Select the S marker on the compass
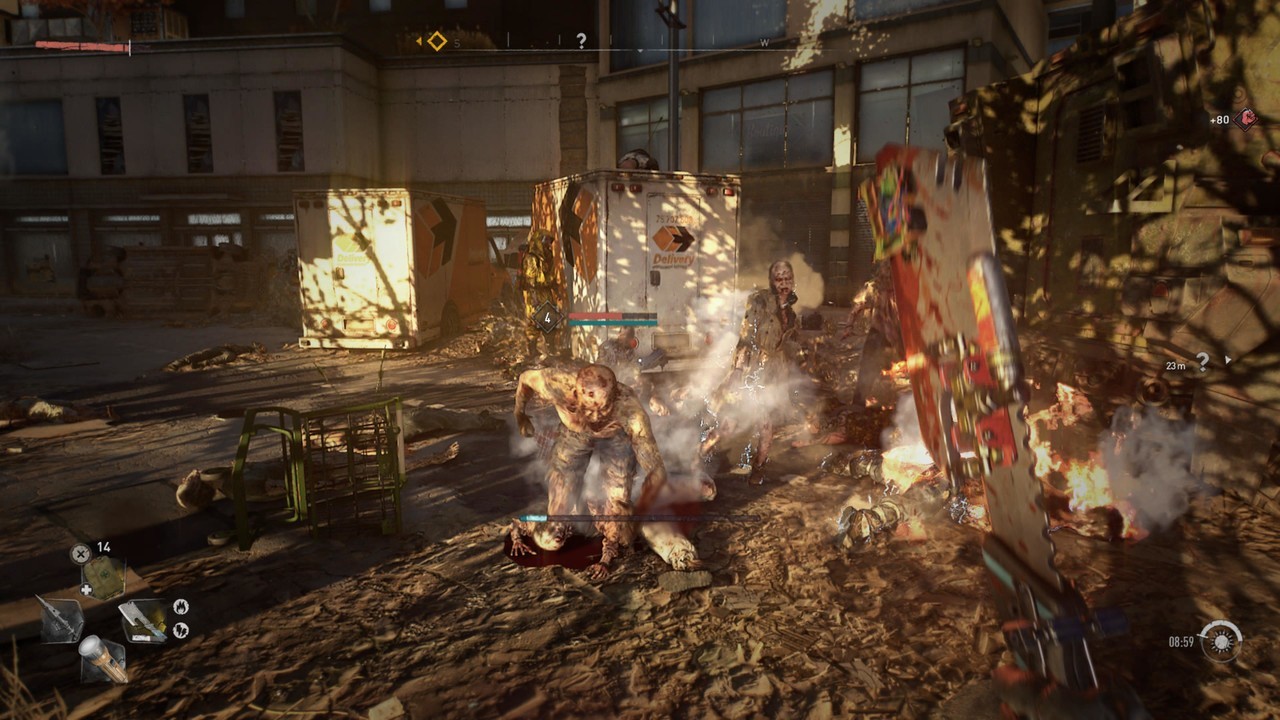The image size is (1280, 720). pos(456,43)
